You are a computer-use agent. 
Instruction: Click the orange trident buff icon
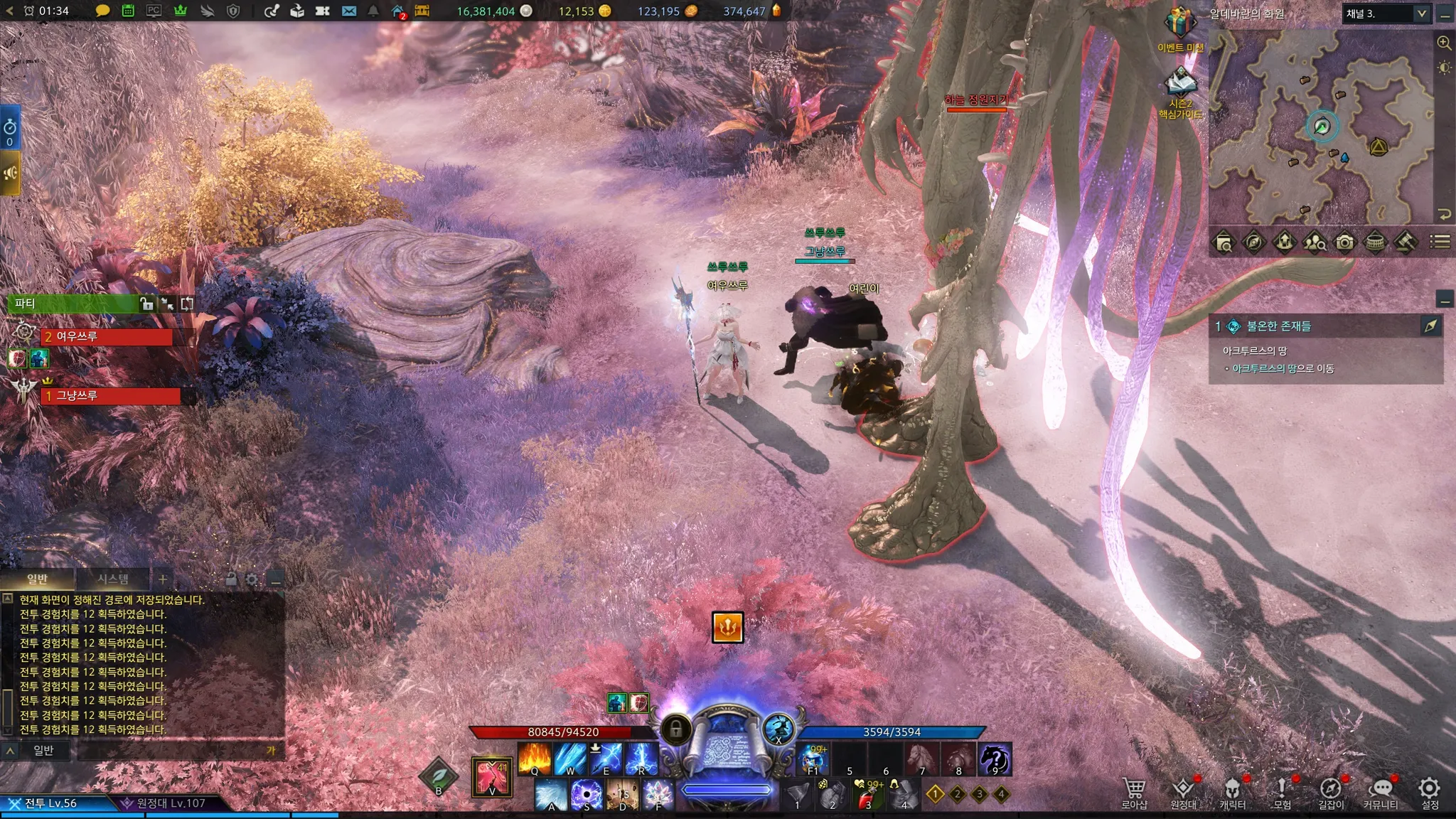click(727, 627)
